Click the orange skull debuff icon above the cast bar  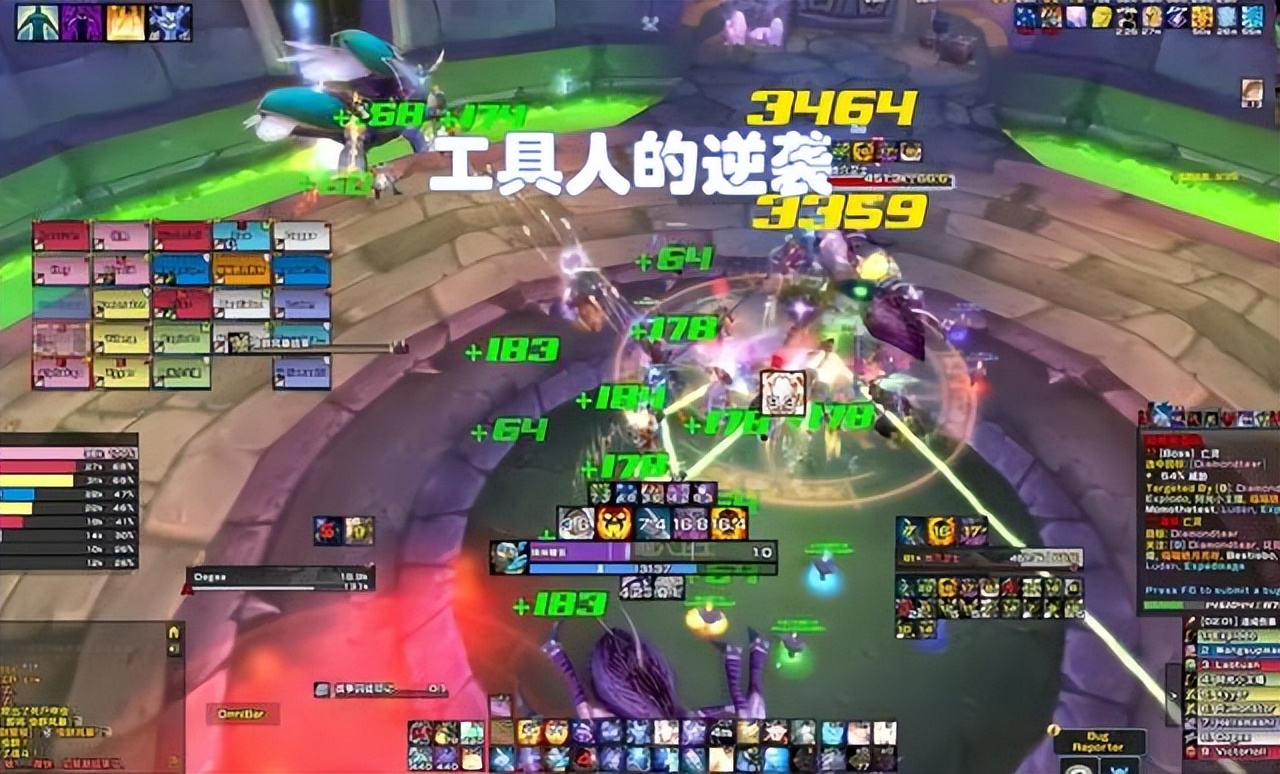coord(614,522)
